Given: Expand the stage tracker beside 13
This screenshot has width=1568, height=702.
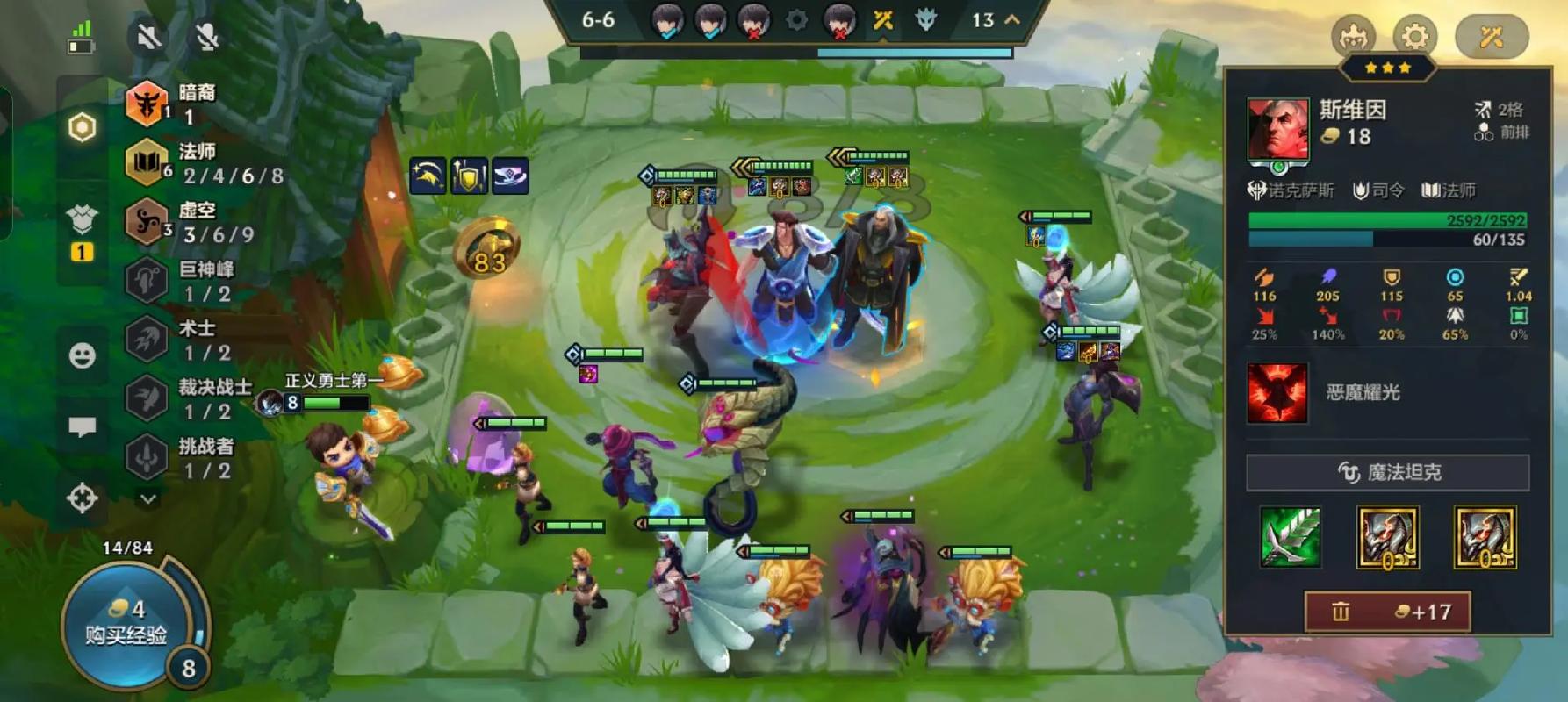Looking at the screenshot, I should 1012,19.
